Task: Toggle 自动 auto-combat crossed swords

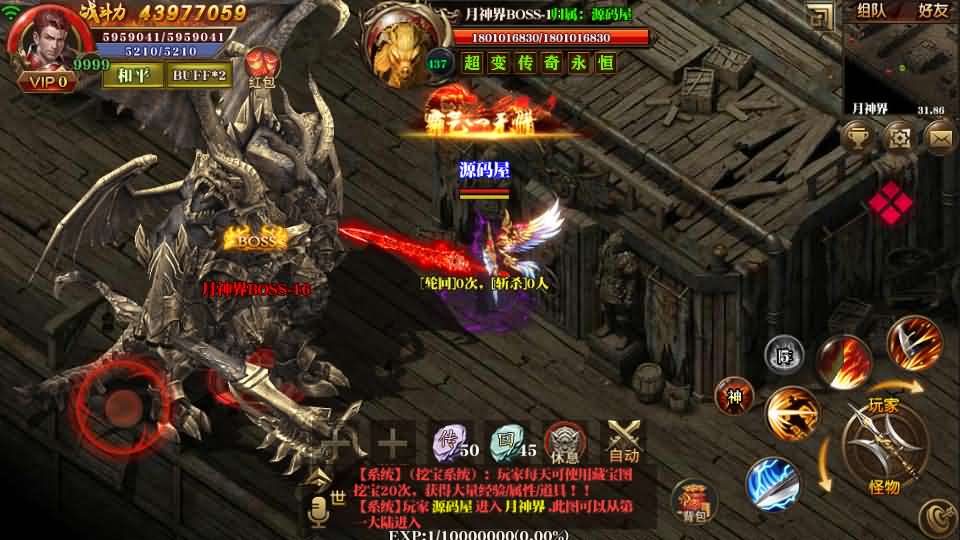Action: [625, 440]
